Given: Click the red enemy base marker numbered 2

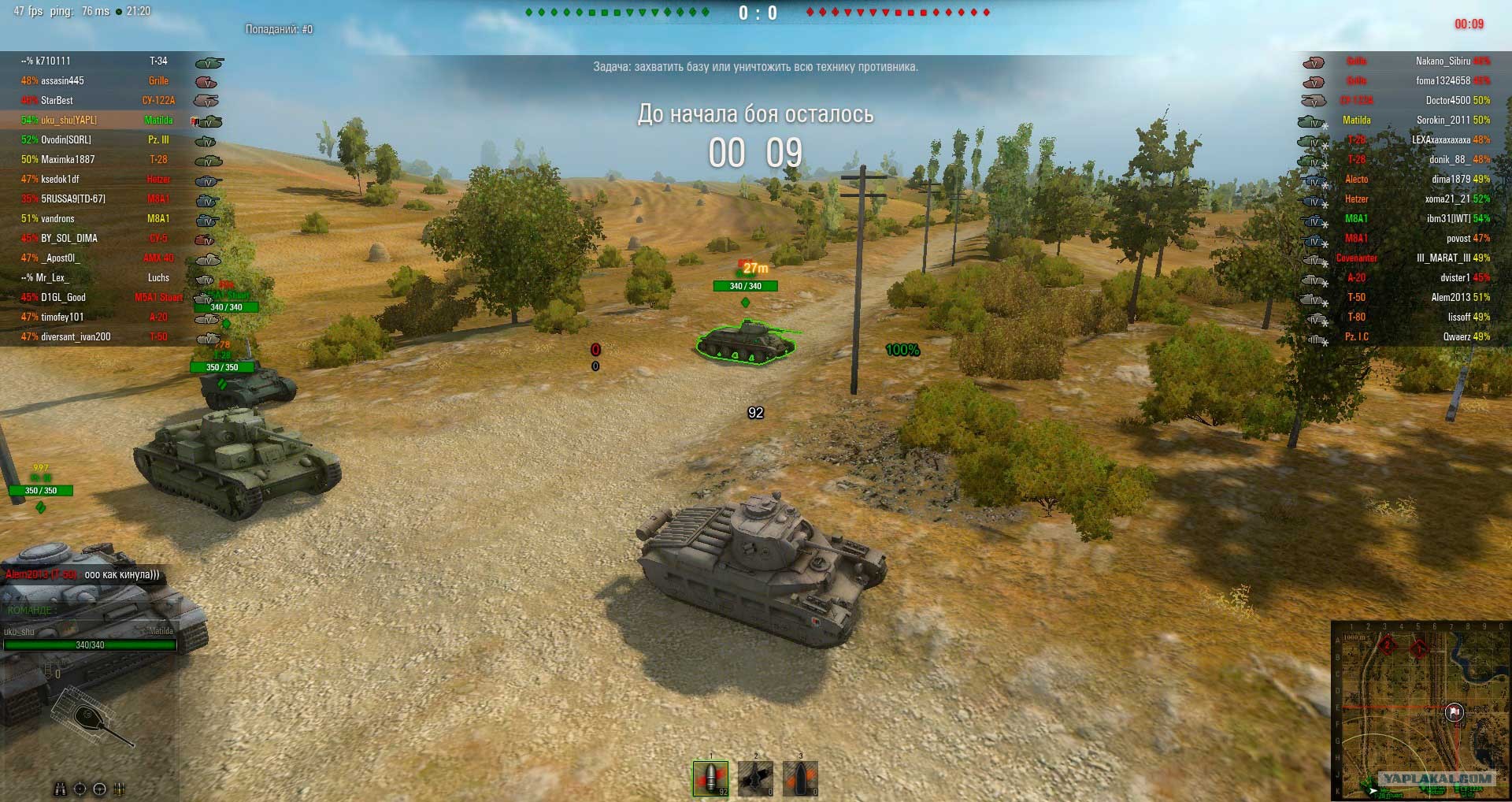Looking at the screenshot, I should [1387, 646].
